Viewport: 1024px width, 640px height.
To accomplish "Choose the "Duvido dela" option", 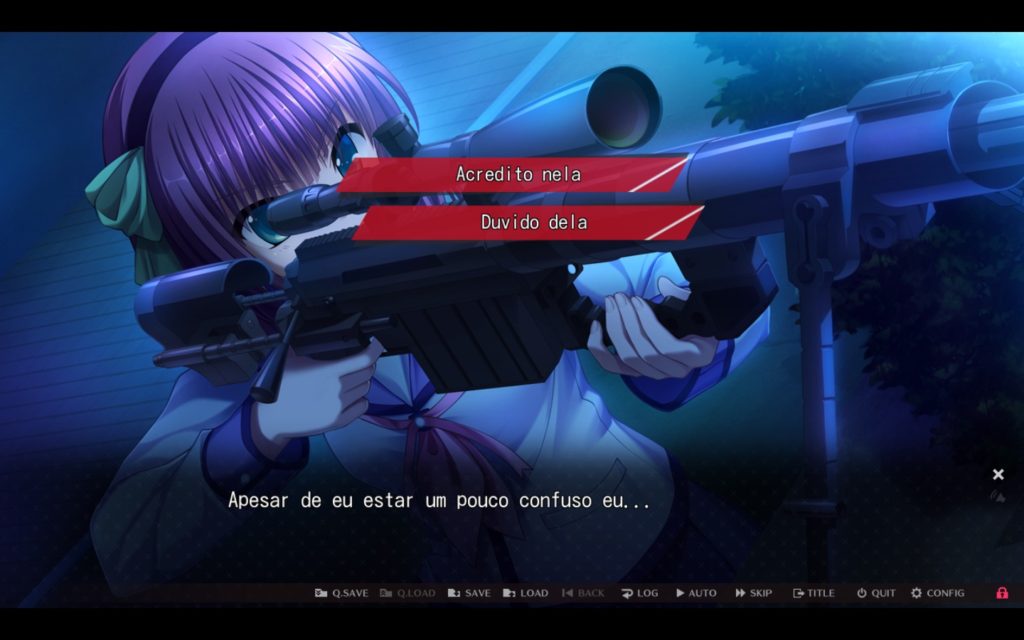I will coord(532,222).
